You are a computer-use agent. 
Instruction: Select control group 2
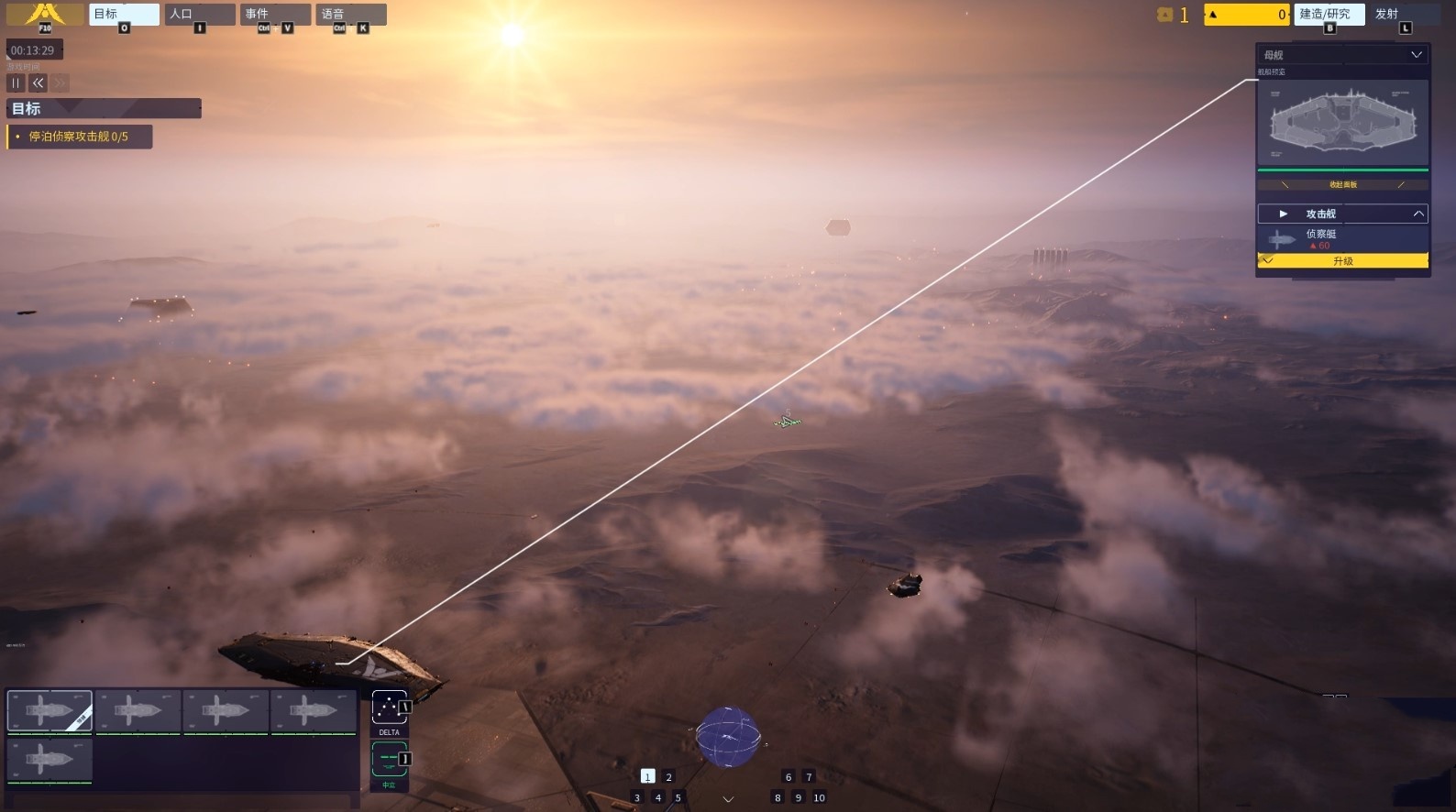pos(668,777)
